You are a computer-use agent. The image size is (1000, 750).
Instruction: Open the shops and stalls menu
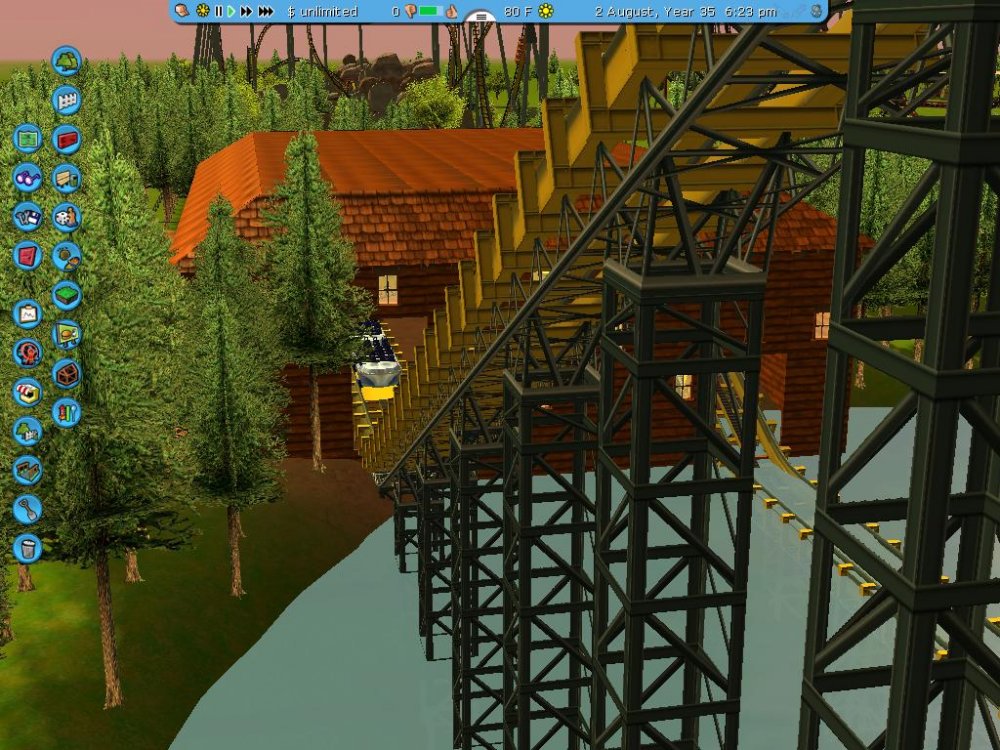[x=27, y=391]
